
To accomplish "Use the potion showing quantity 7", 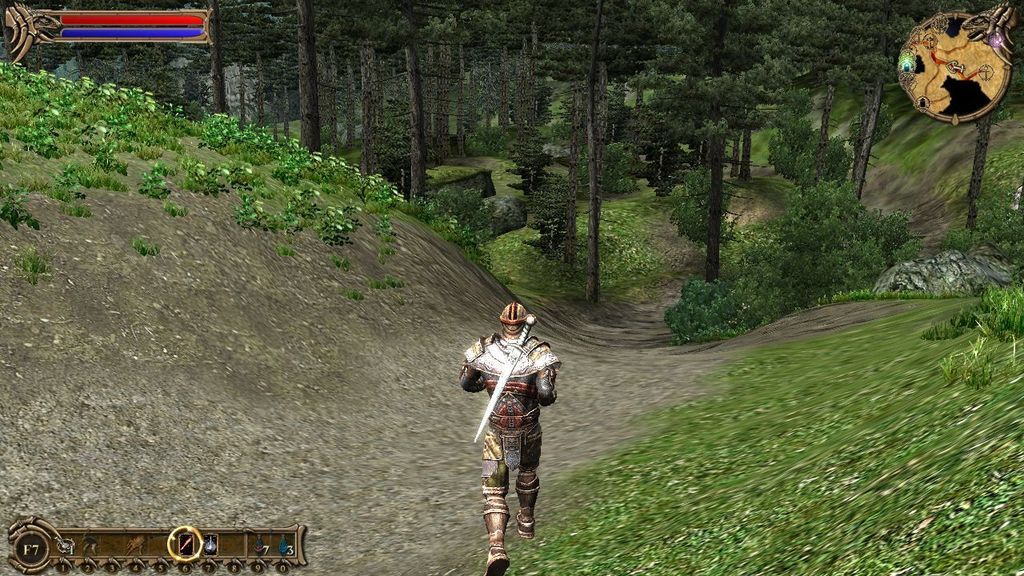I will [x=260, y=545].
